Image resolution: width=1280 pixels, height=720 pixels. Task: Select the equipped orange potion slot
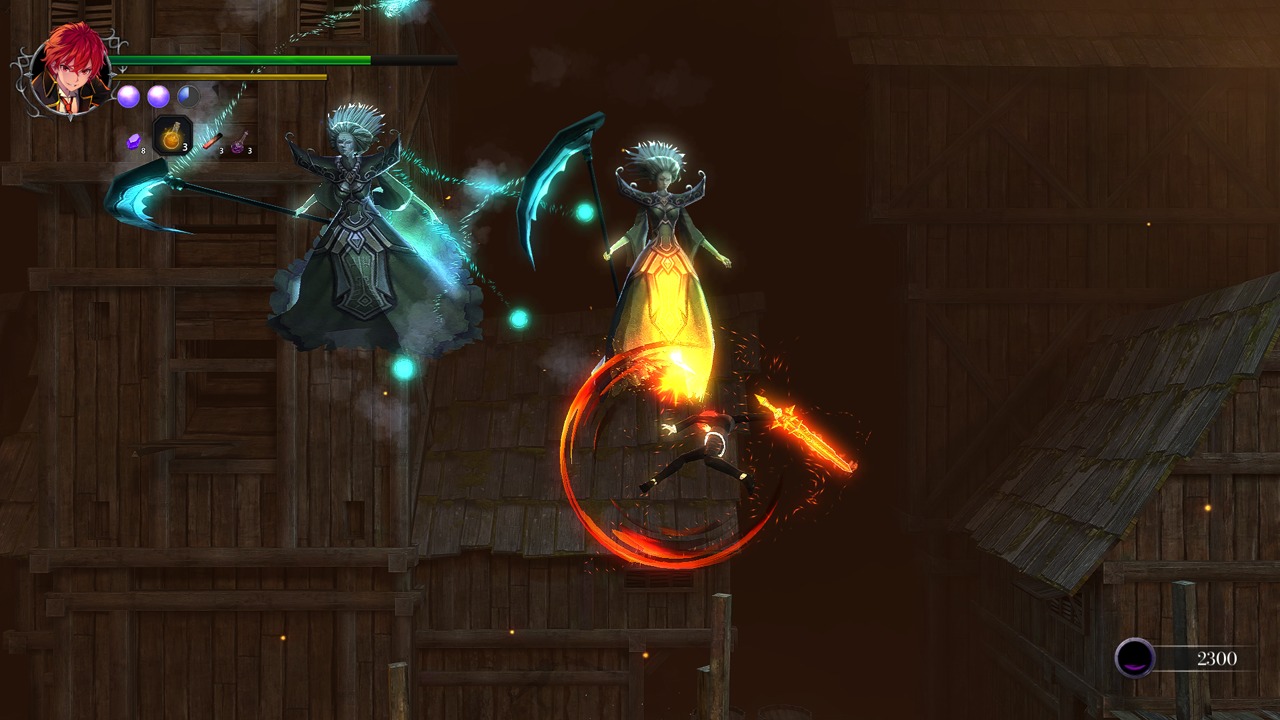[172, 135]
